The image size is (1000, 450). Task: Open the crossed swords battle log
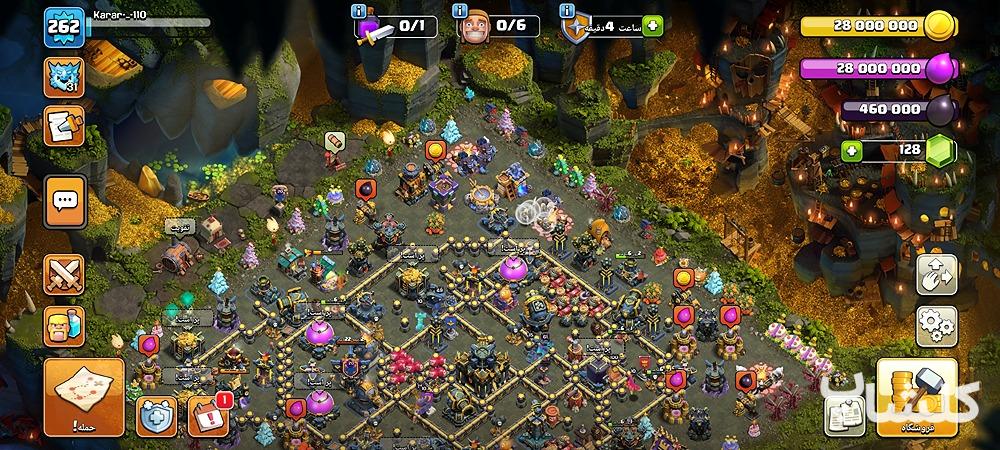[x=64, y=276]
